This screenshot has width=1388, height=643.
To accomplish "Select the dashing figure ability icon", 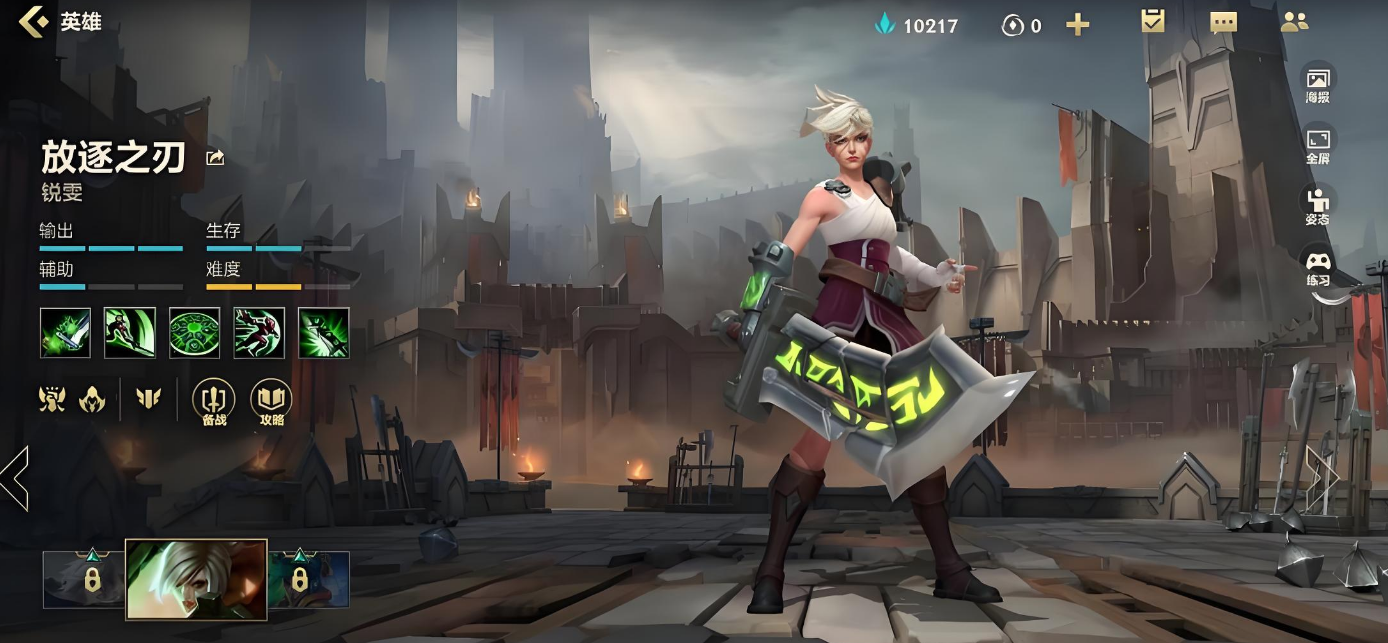I will tap(259, 333).
